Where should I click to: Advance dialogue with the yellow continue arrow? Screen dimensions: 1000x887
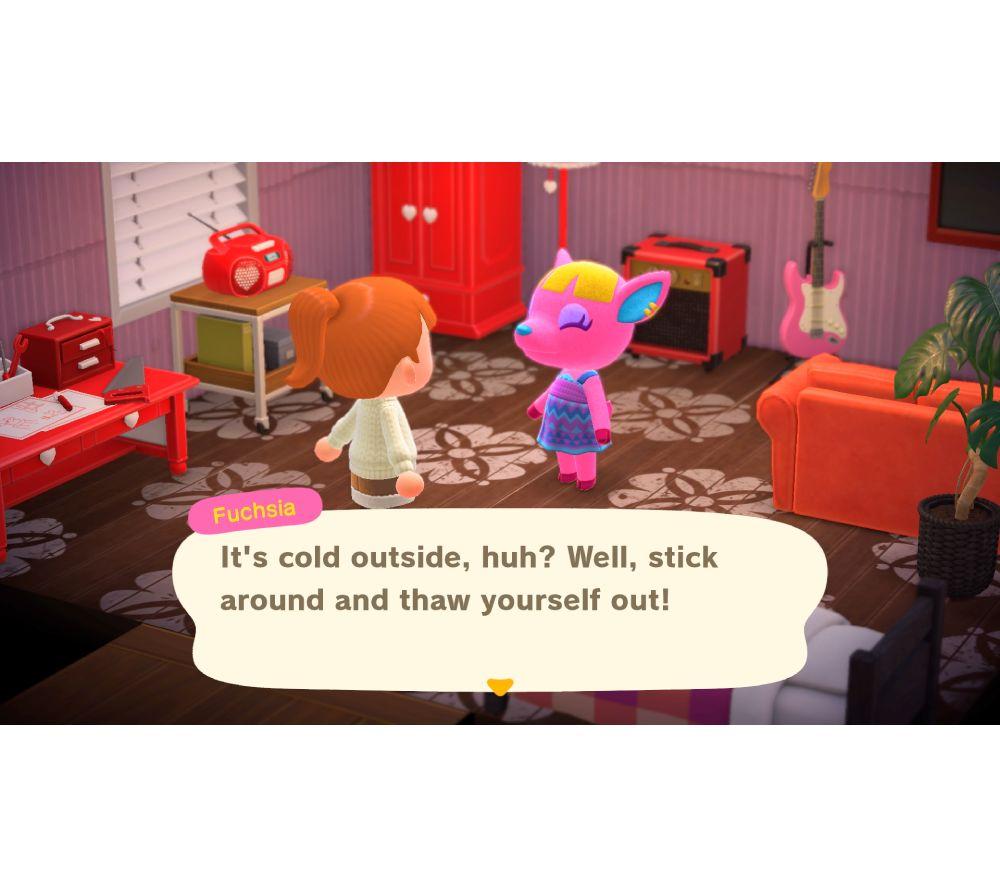click(499, 686)
